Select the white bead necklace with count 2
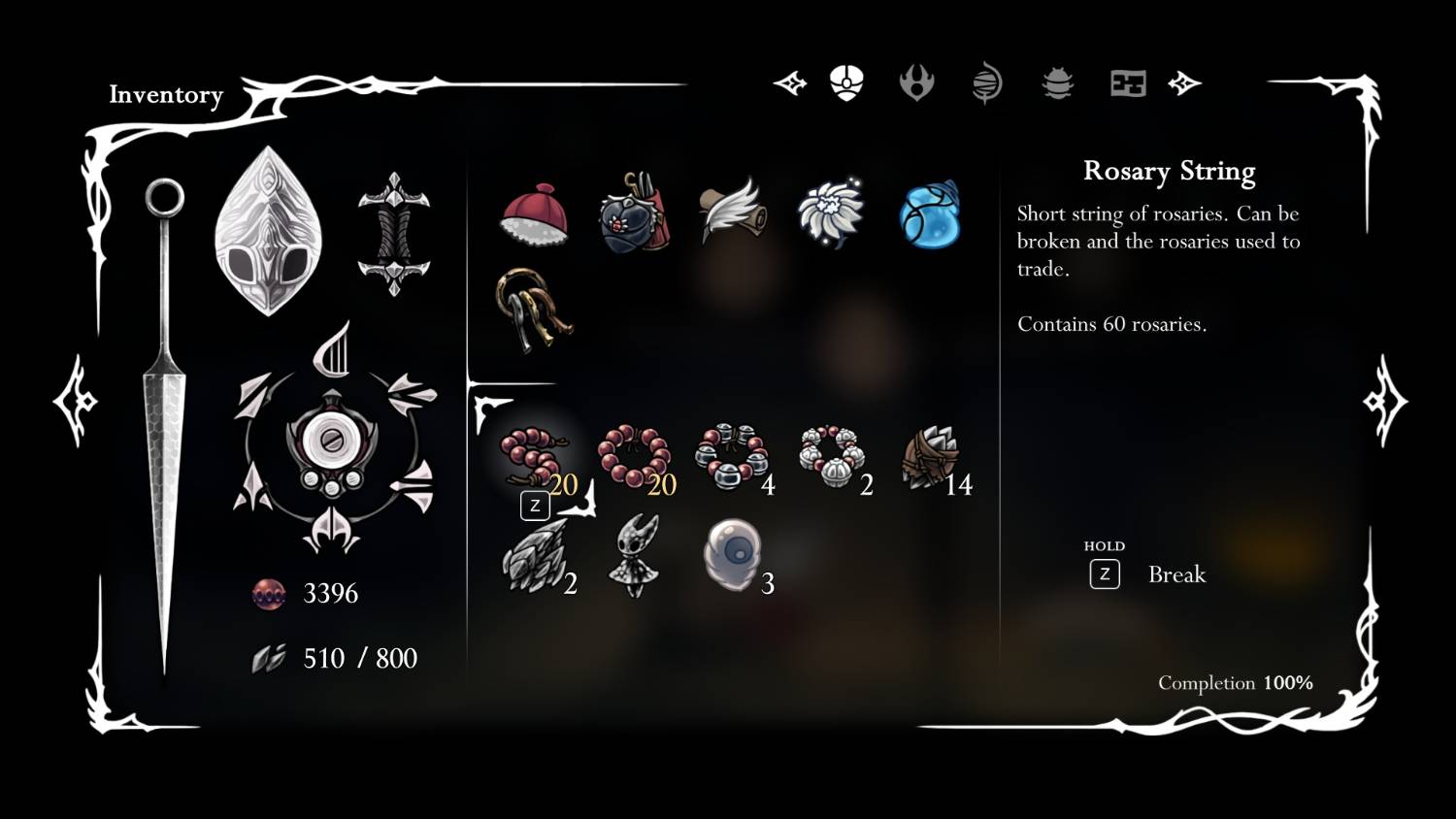Image resolution: width=1456 pixels, height=819 pixels. click(832, 457)
